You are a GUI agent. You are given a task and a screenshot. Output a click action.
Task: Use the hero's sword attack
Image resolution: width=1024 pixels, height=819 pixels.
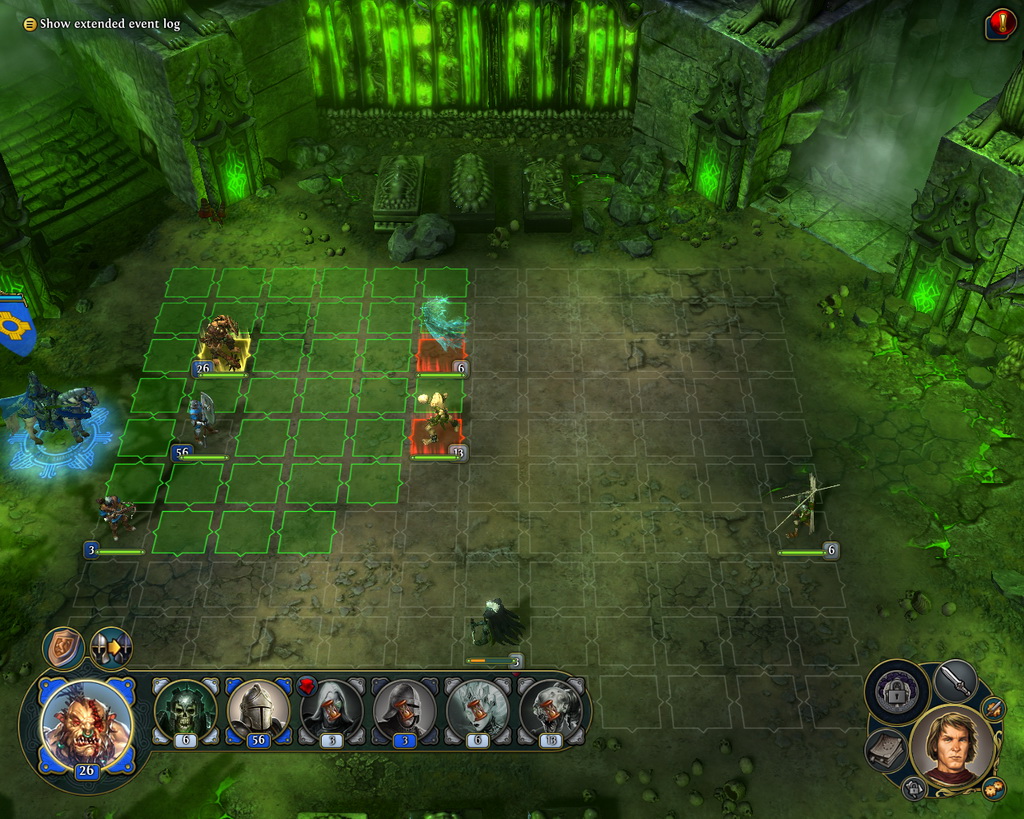956,682
